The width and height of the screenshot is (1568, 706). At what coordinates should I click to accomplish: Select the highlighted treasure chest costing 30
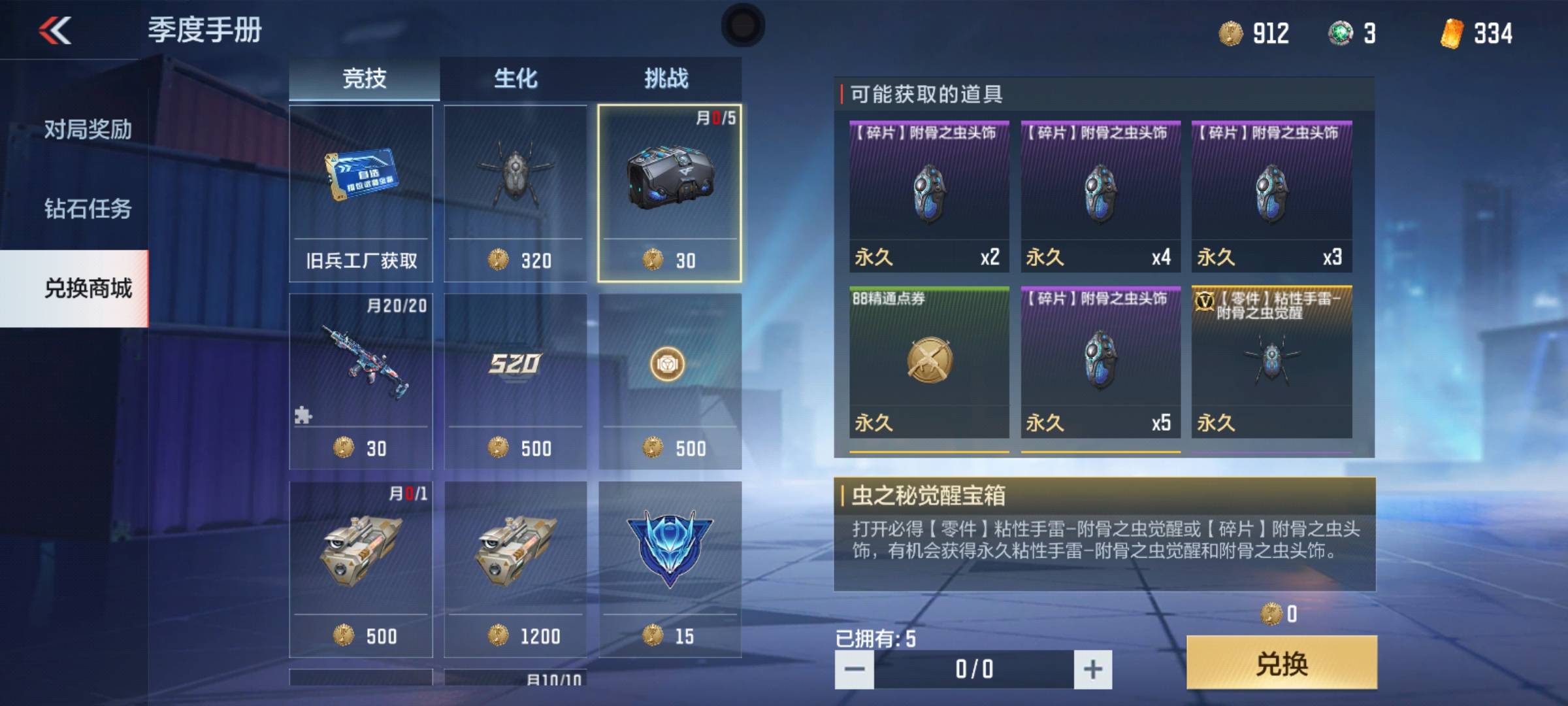[670, 193]
